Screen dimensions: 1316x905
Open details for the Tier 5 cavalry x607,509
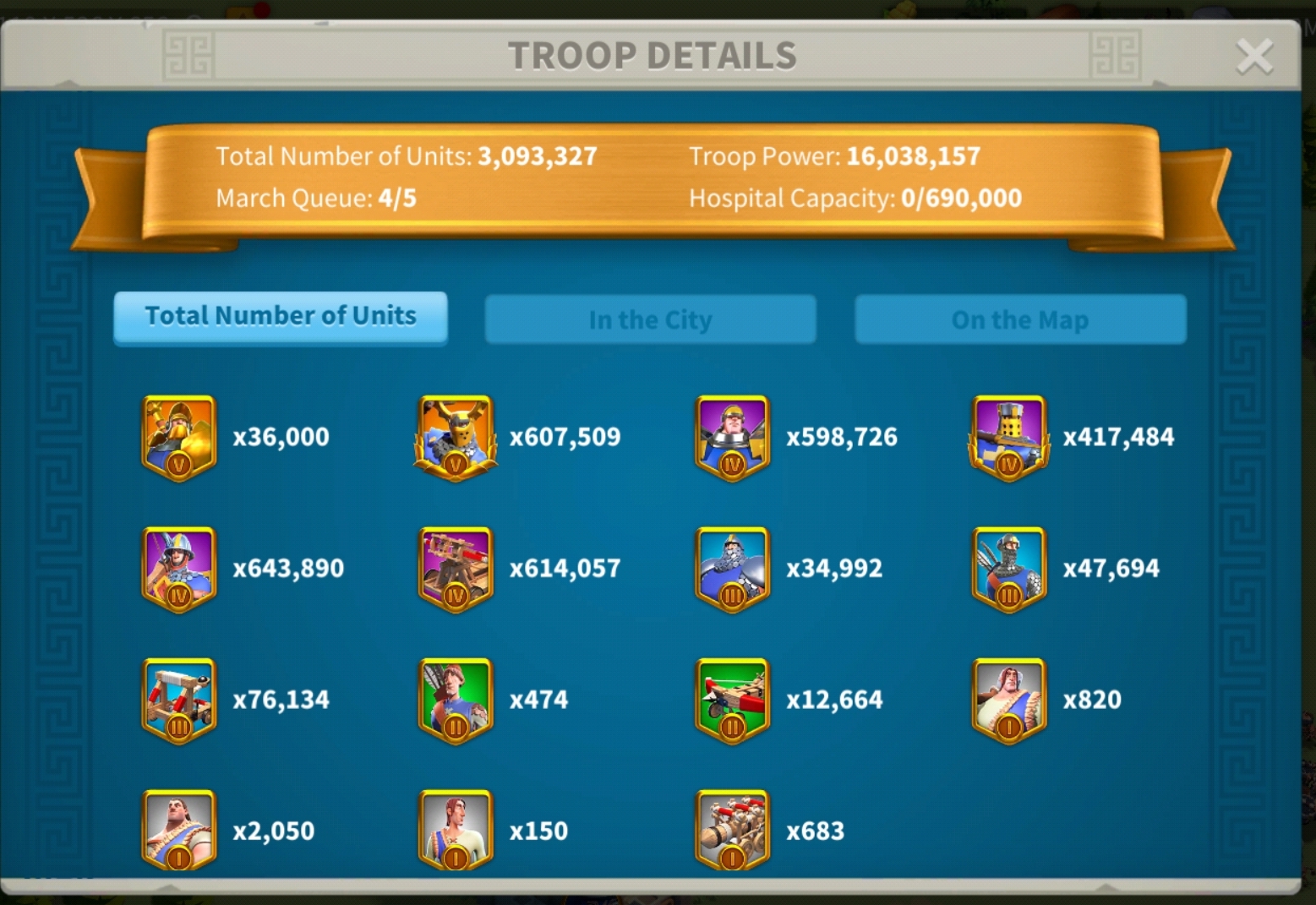tap(455, 437)
